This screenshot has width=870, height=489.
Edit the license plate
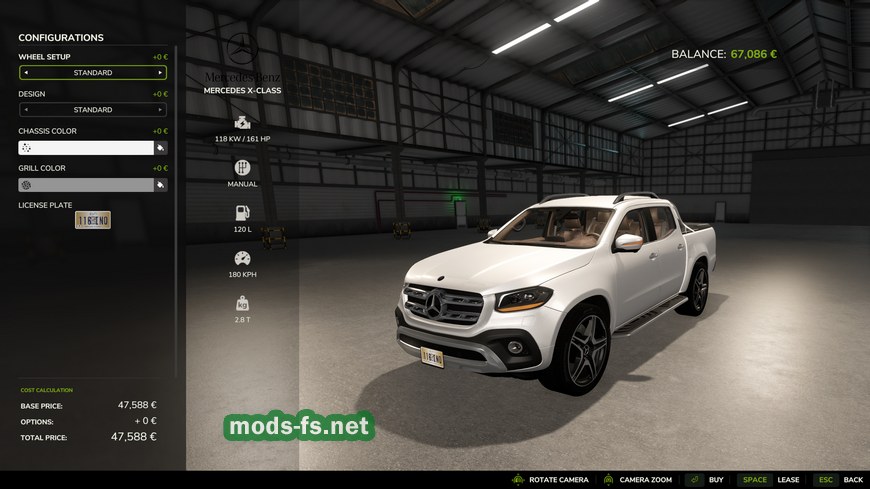coord(93,220)
